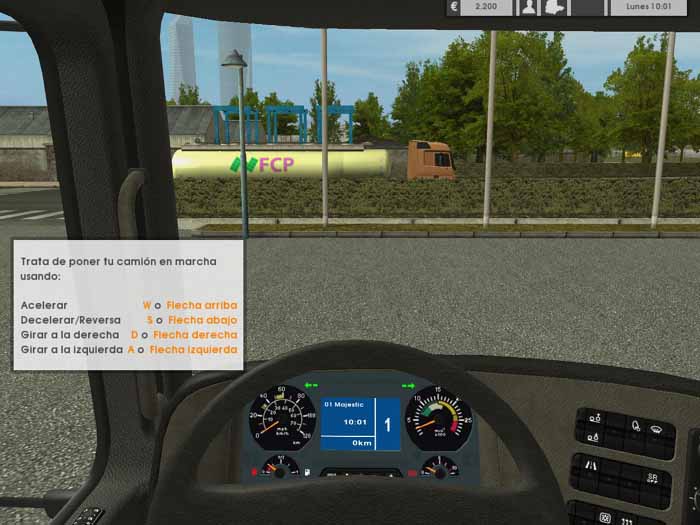The height and width of the screenshot is (525, 700).
Task: Click the euro money balance panel
Action: tap(478, 8)
